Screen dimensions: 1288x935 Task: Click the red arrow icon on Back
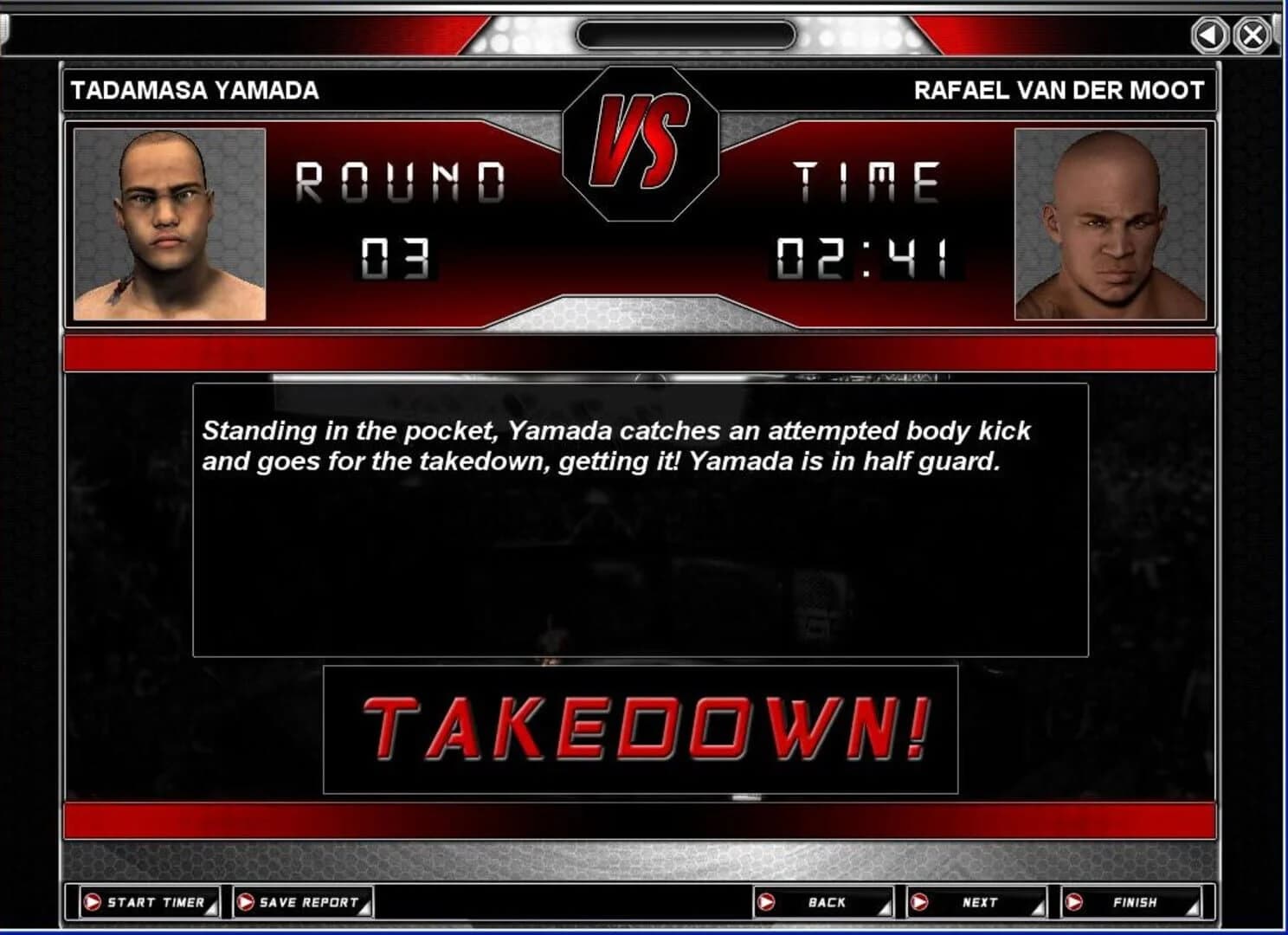pyautogui.click(x=766, y=903)
